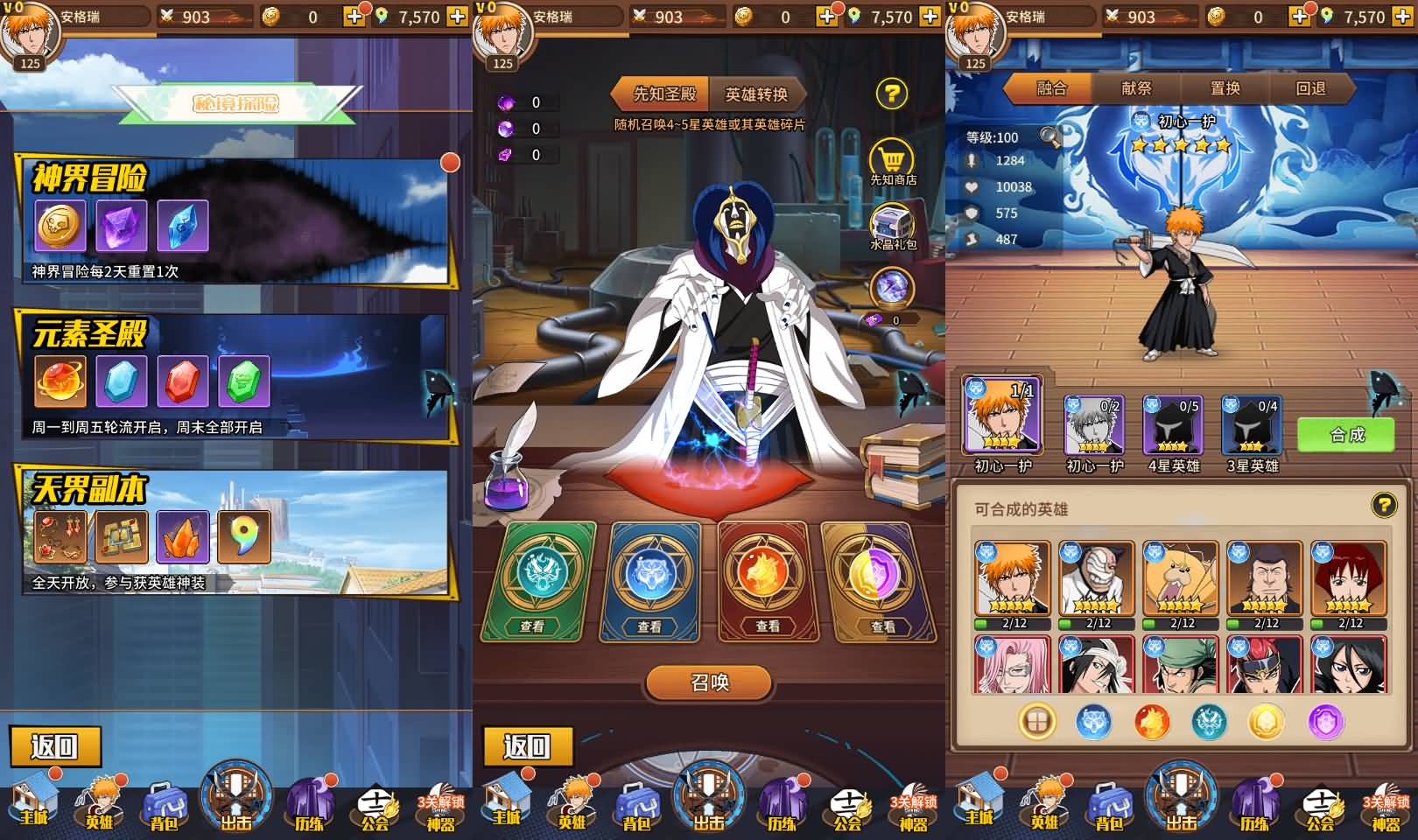Click the 2/12 shard progress bar under Ichigo

pos(1011,625)
